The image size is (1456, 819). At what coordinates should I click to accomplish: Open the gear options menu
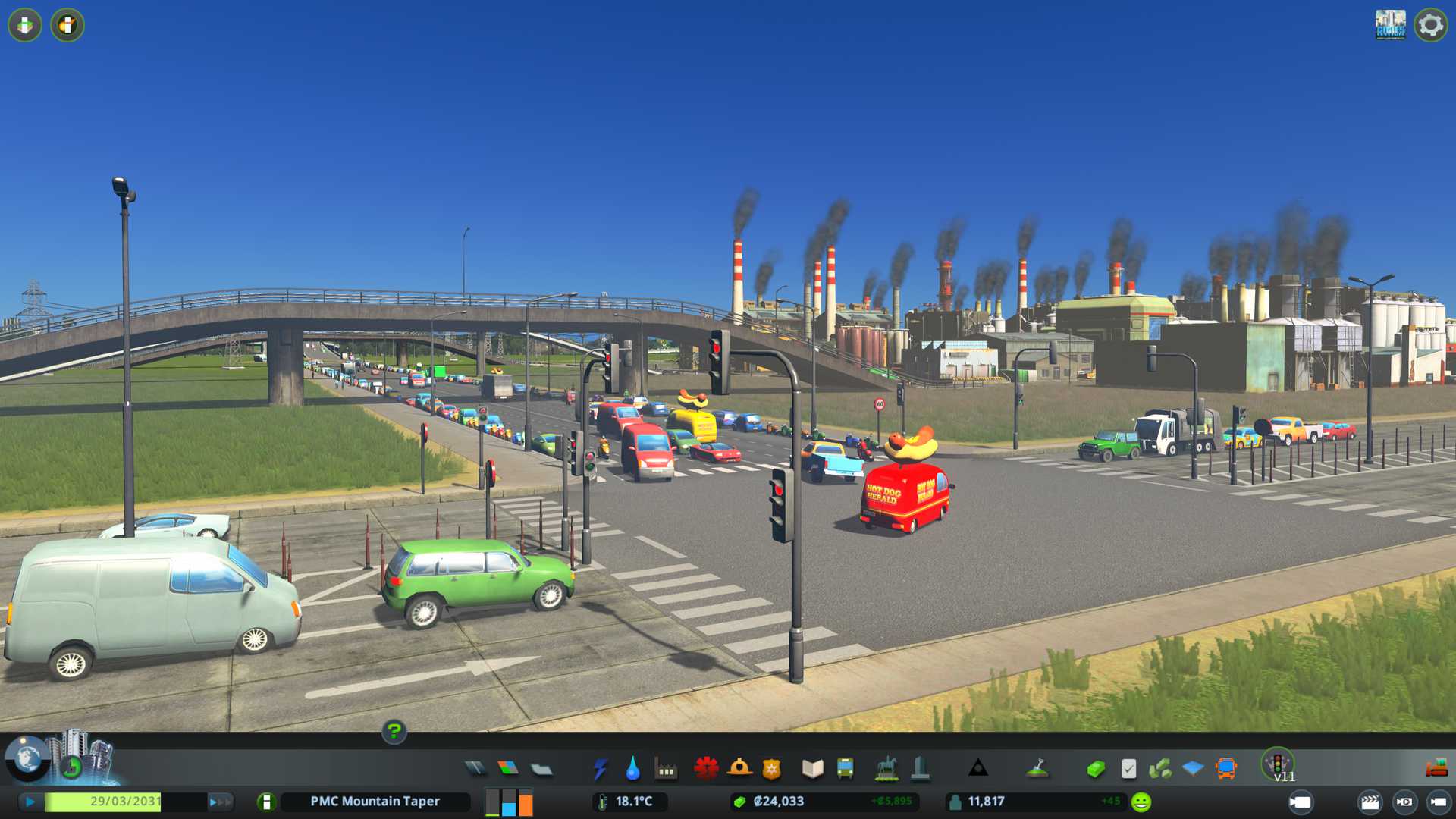[1430, 25]
